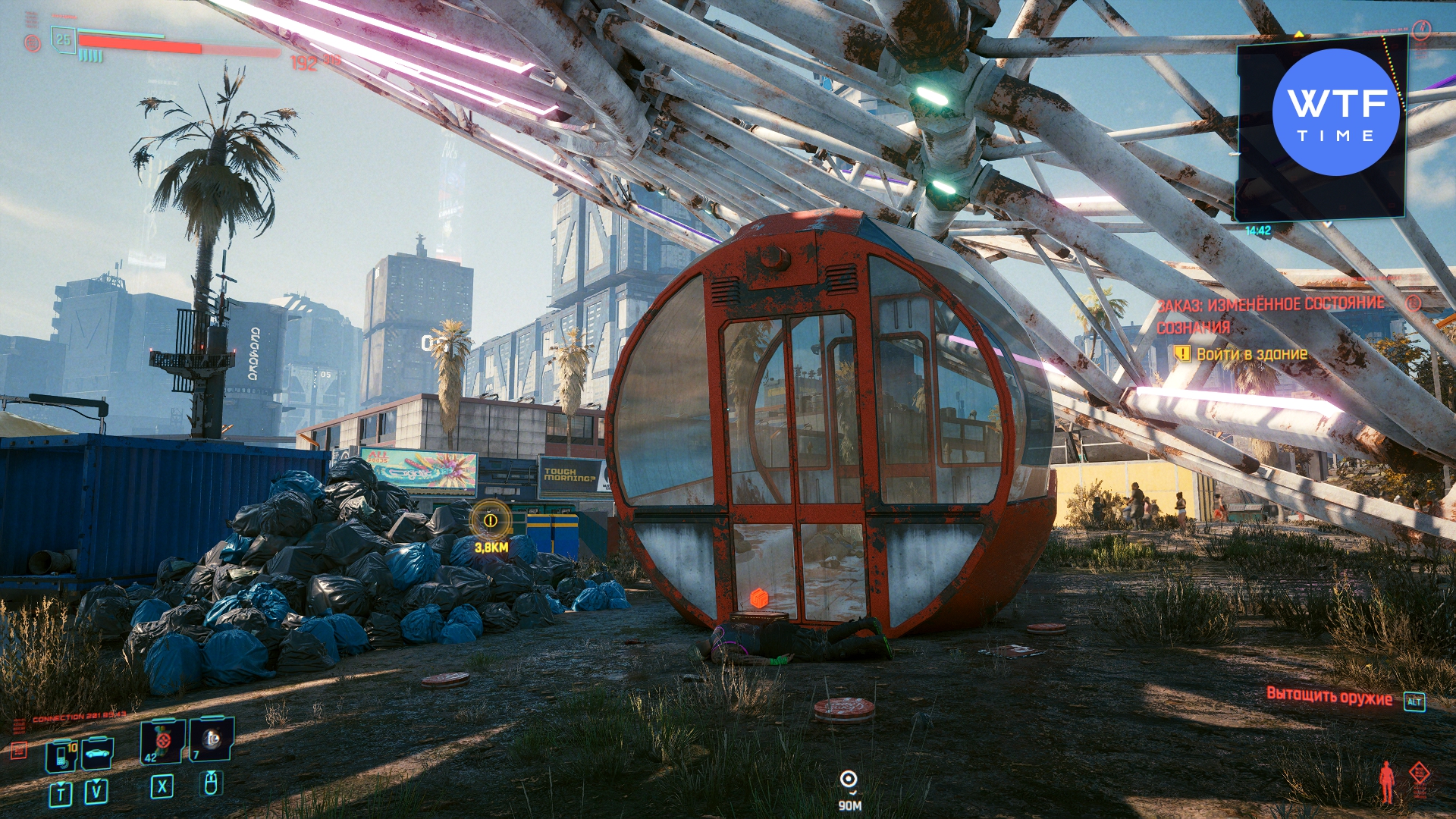Click the minimap panel
The width and height of the screenshot is (1456, 819).
click(1320, 130)
